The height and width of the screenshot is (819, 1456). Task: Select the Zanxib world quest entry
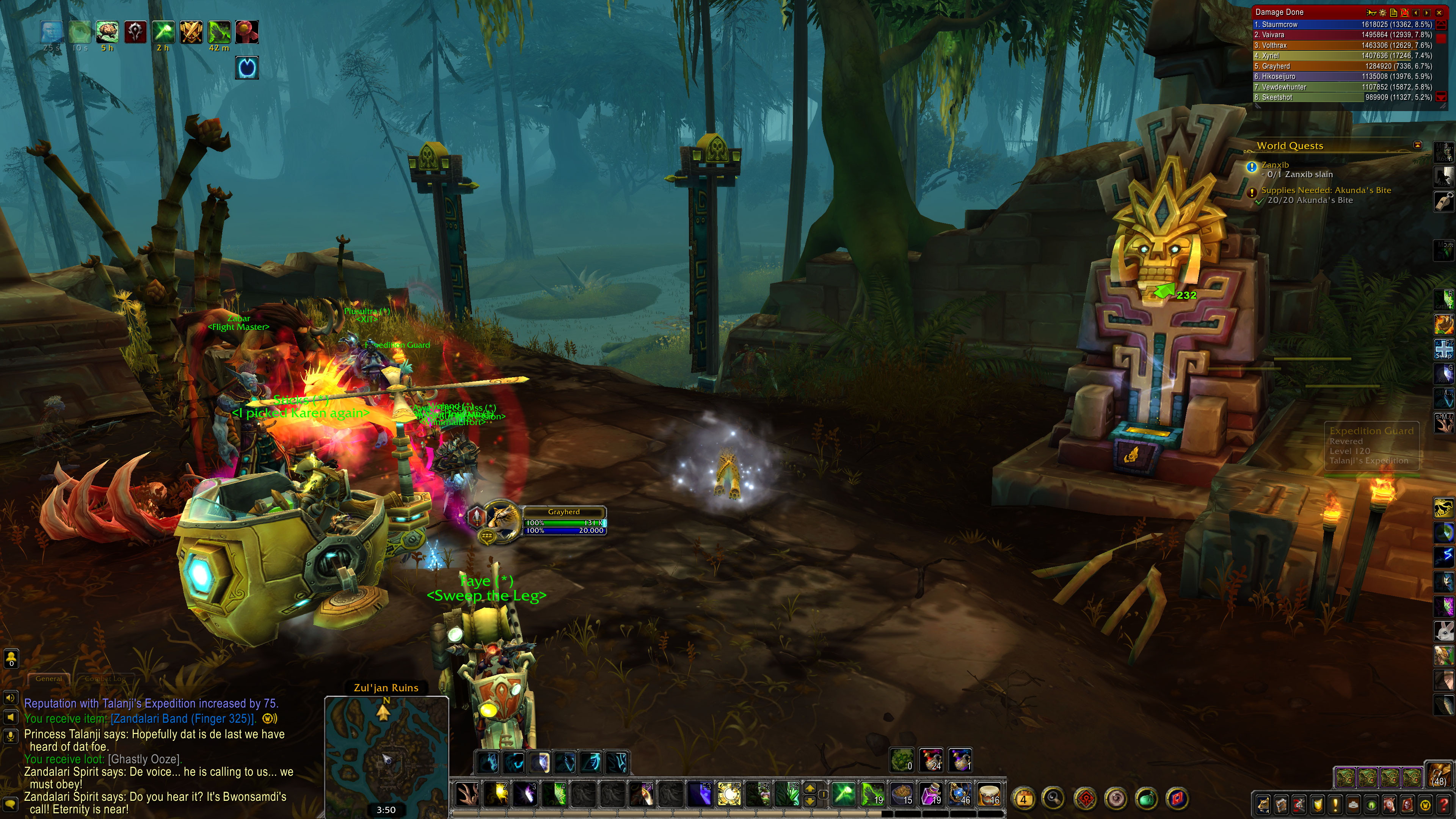1274,165
